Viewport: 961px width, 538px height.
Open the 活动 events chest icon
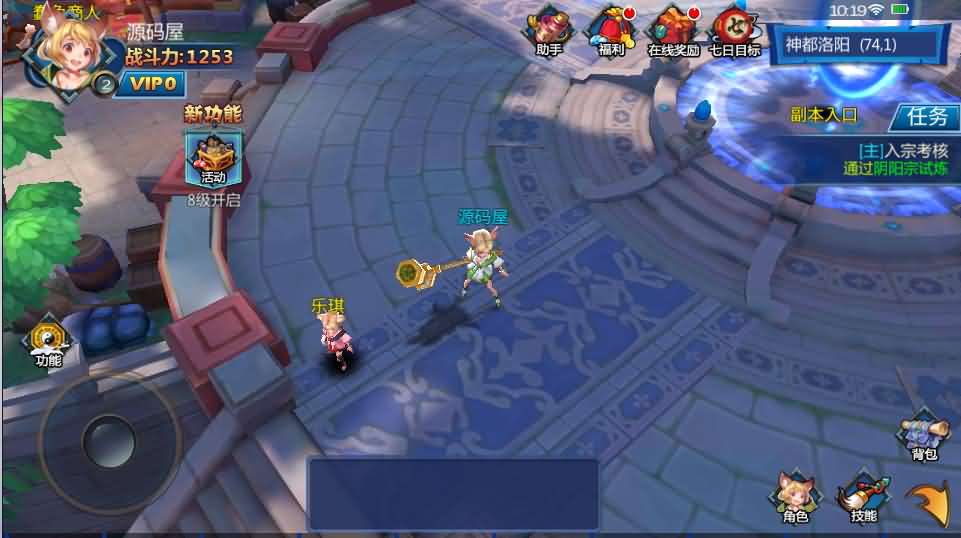point(213,158)
